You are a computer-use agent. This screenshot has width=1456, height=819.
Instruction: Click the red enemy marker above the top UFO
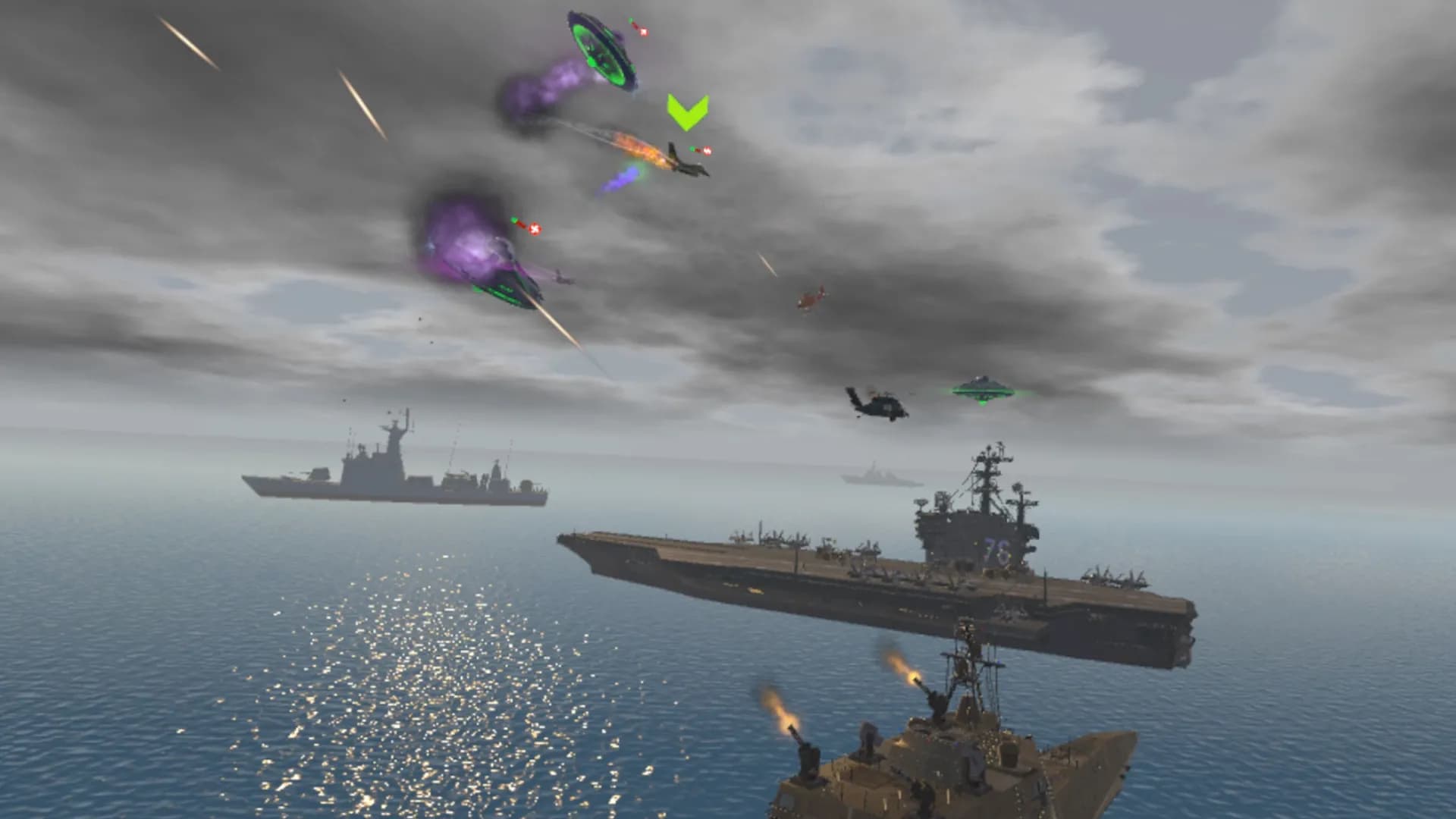coord(644,33)
